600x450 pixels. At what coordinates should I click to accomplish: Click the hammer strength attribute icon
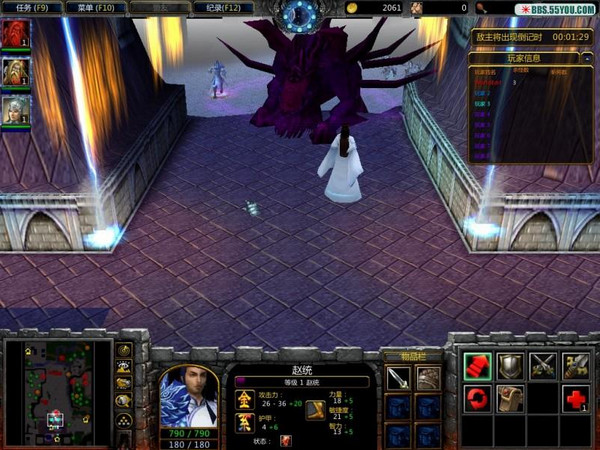coord(315,410)
